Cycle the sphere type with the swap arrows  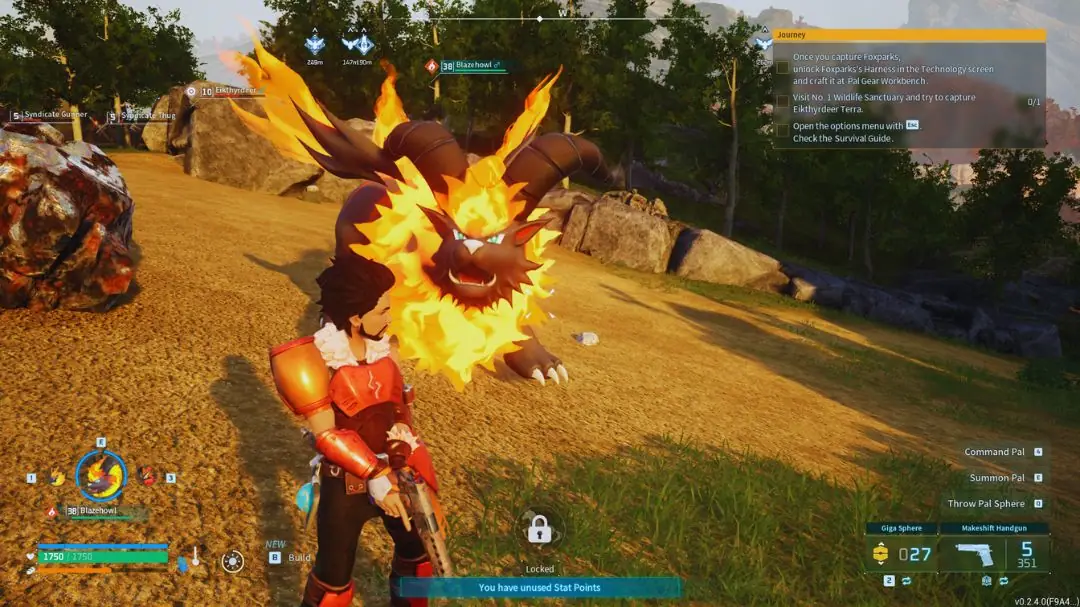(x=906, y=580)
